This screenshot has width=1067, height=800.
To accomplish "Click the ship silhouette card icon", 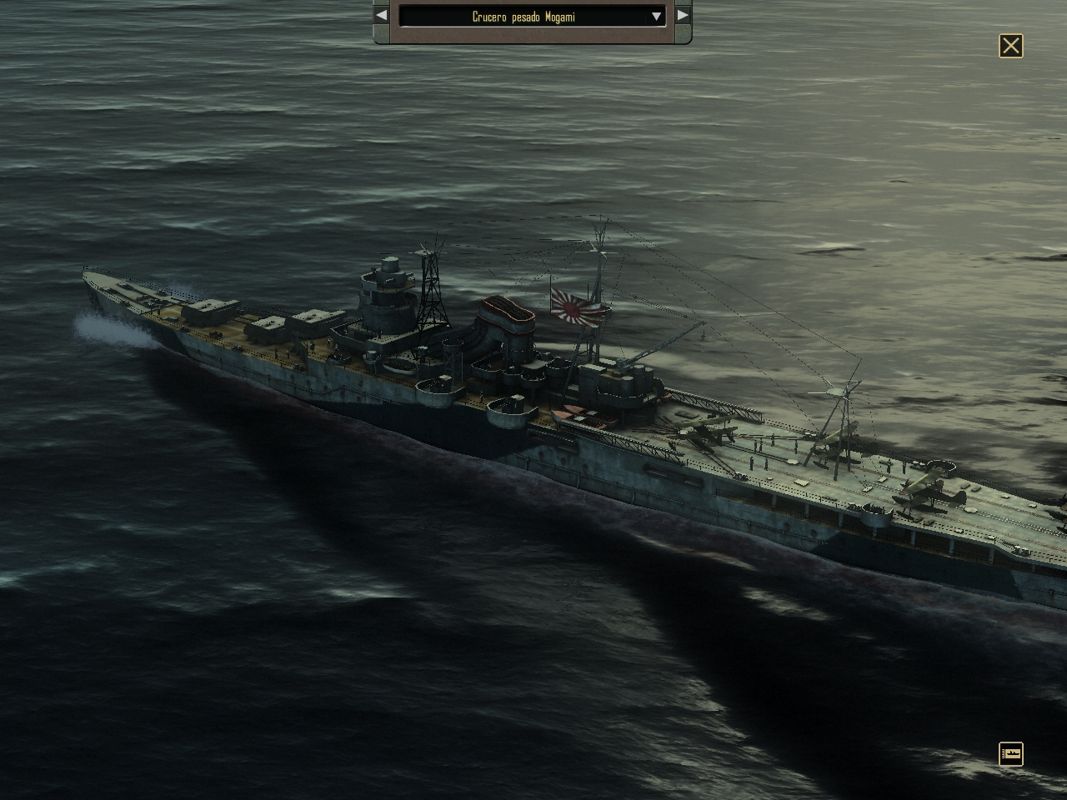I will coord(1011,753).
